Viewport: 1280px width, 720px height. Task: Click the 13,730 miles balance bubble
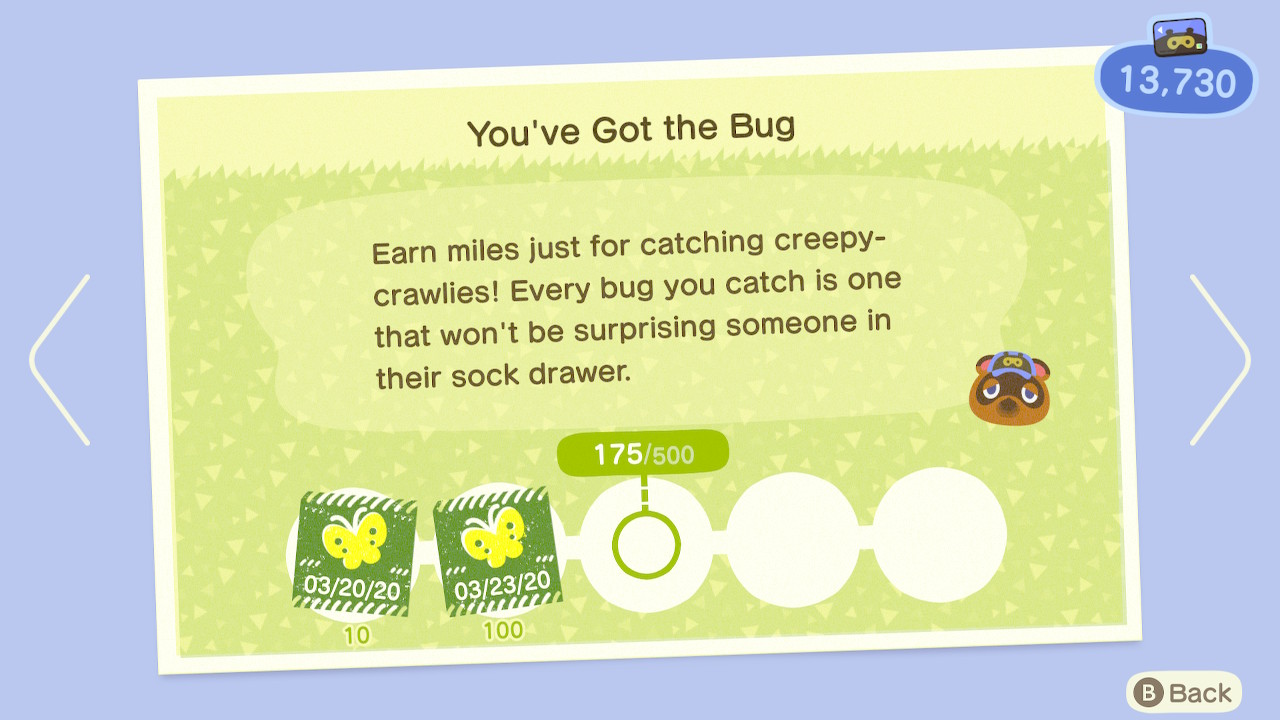(1175, 80)
